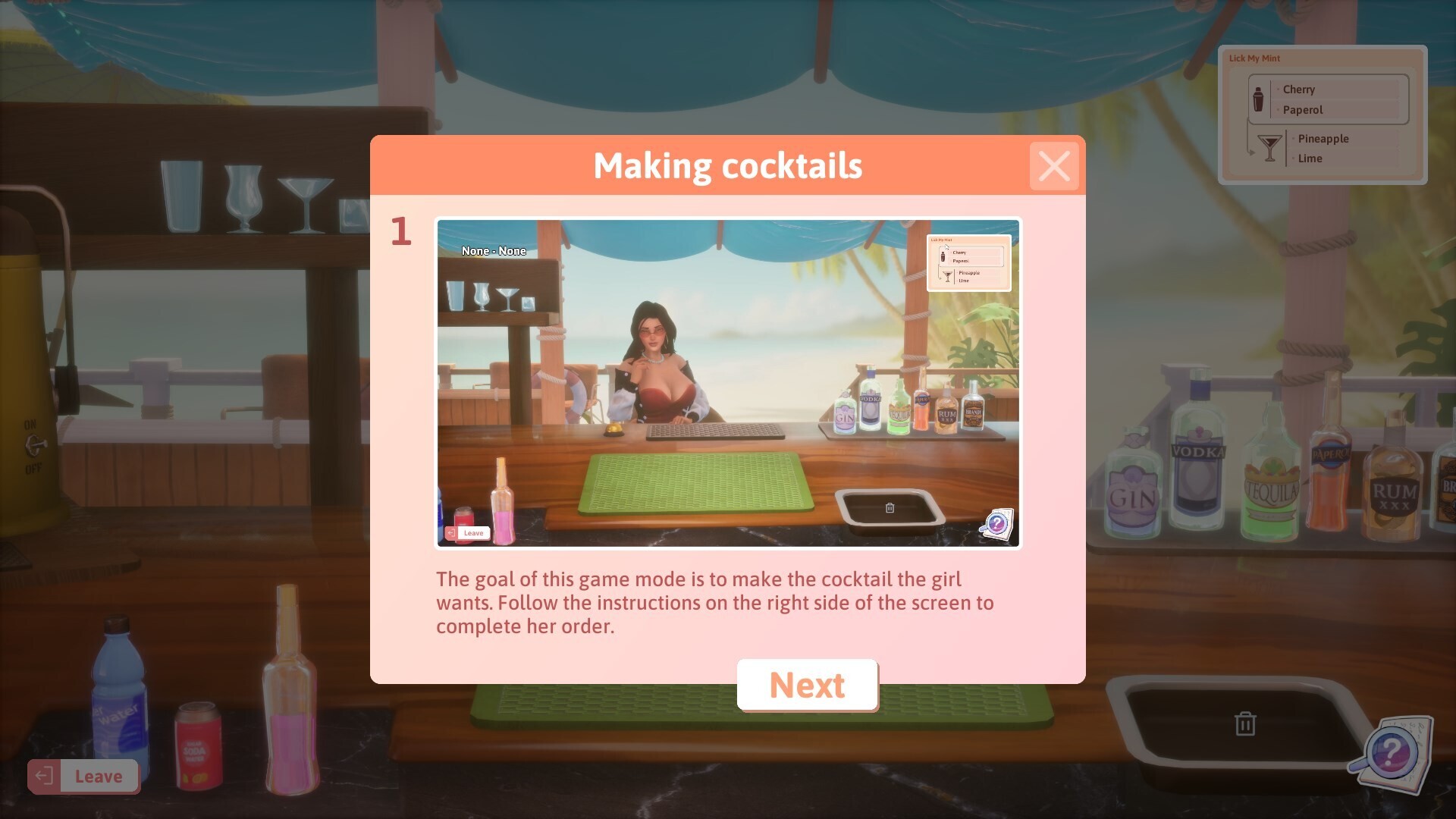Close the Making cocktails dialog

tap(1053, 166)
